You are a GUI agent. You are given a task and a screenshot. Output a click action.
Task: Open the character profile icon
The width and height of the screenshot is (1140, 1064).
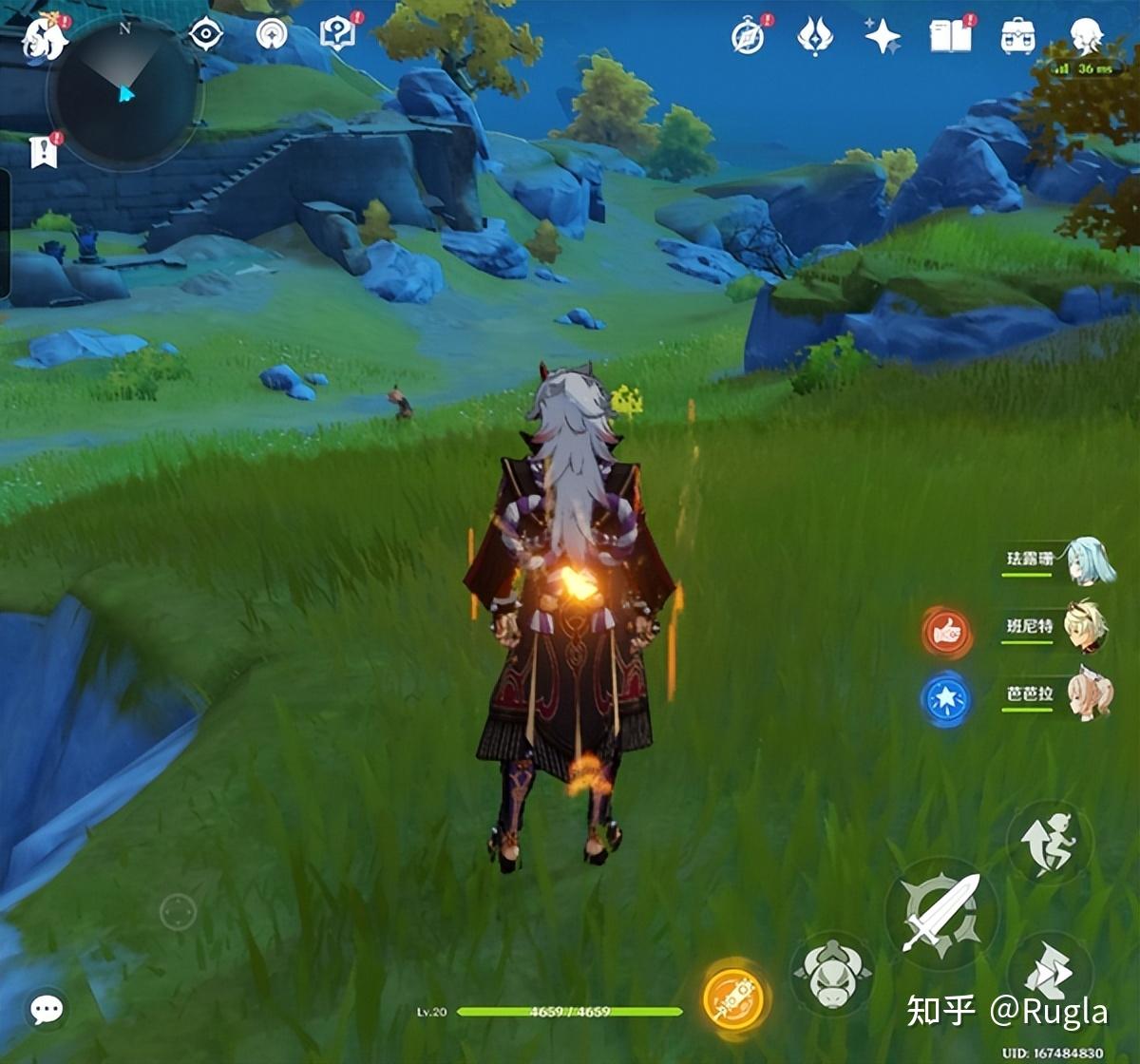coord(1085,37)
